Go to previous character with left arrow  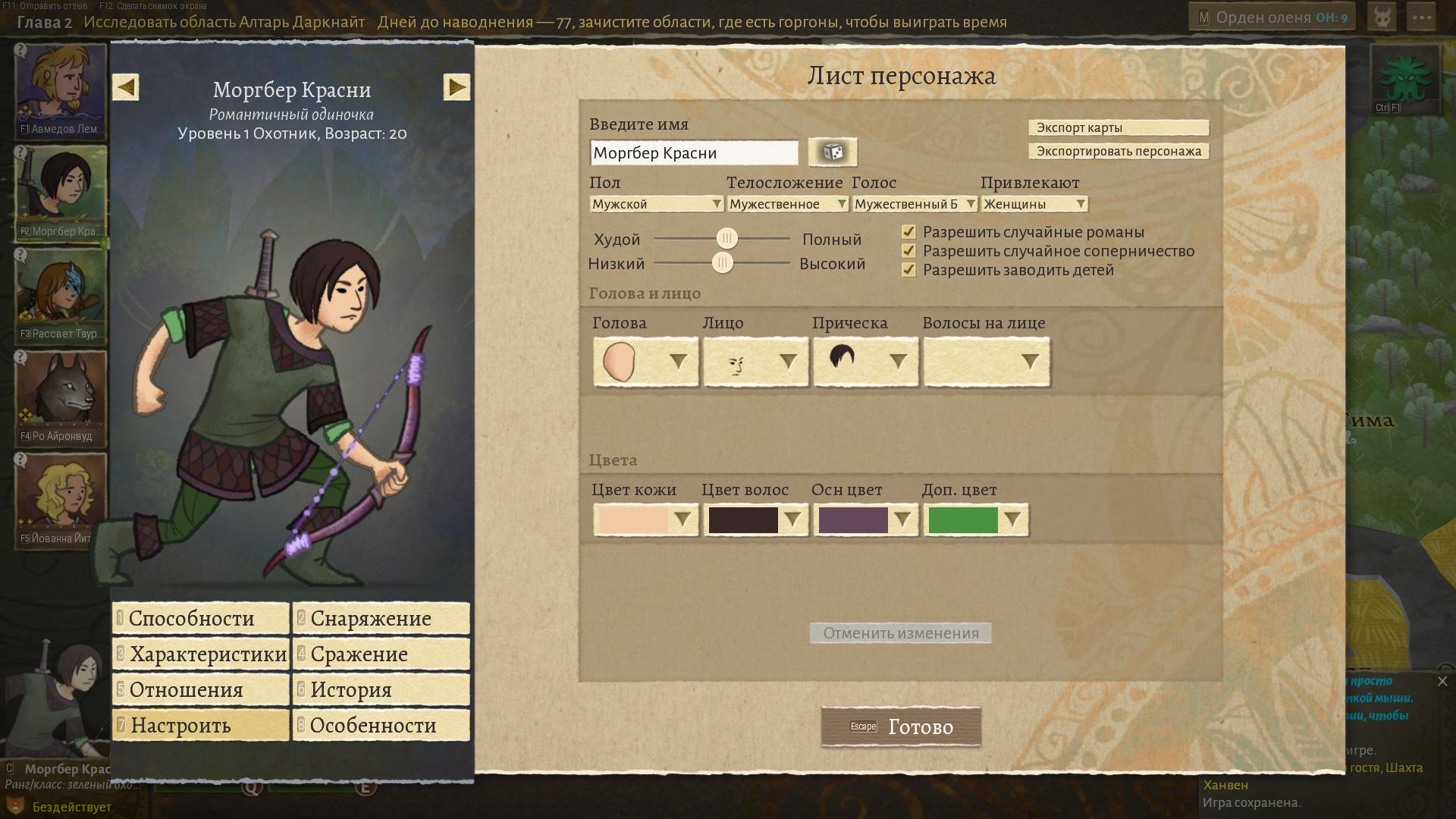coord(126,87)
